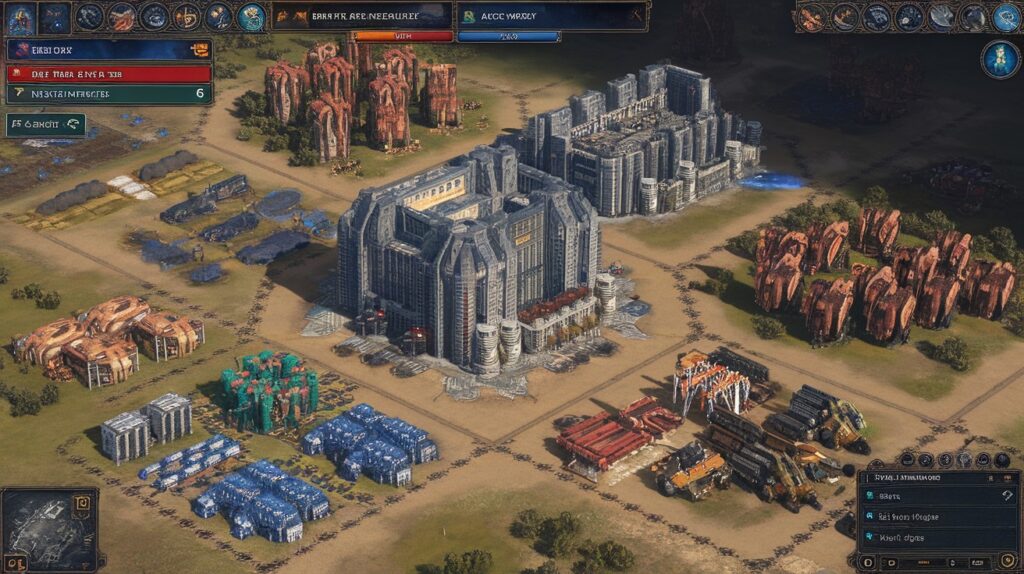Open the top center panel with green icon
Viewport: 1024px width, 574px height.
[x=551, y=16]
